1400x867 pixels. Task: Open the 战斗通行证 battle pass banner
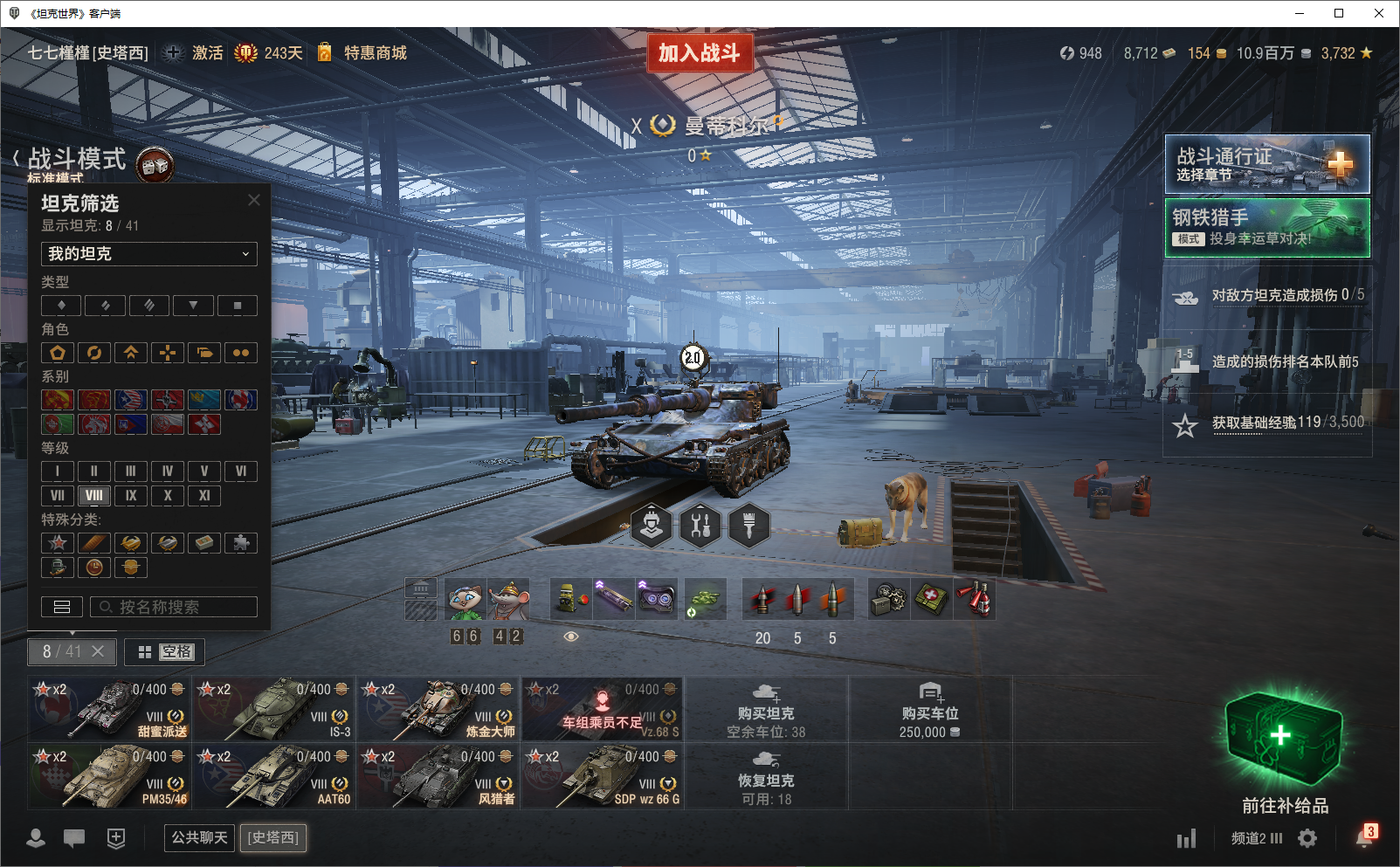coord(1266,164)
